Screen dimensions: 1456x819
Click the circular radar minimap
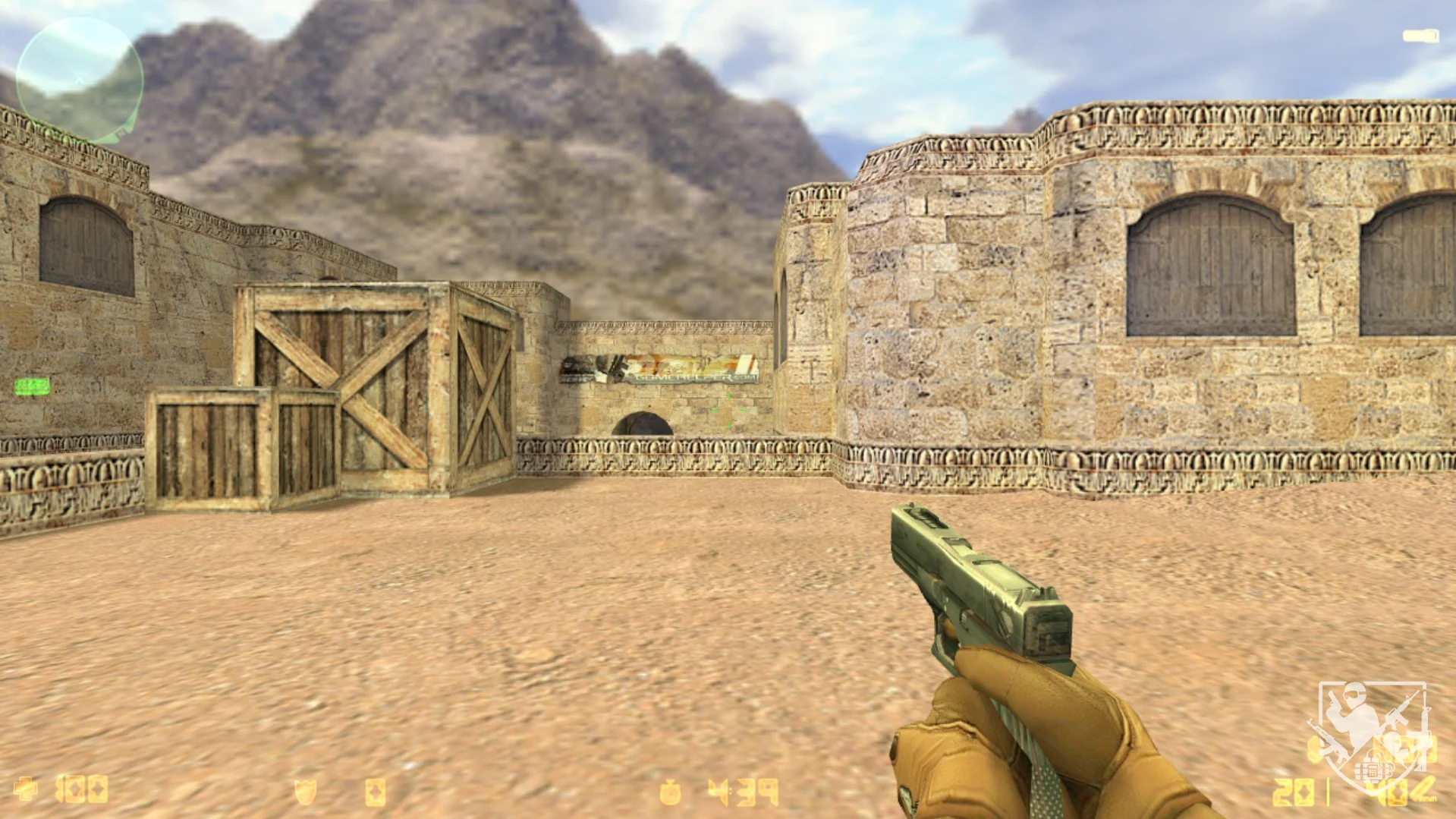coord(79,80)
